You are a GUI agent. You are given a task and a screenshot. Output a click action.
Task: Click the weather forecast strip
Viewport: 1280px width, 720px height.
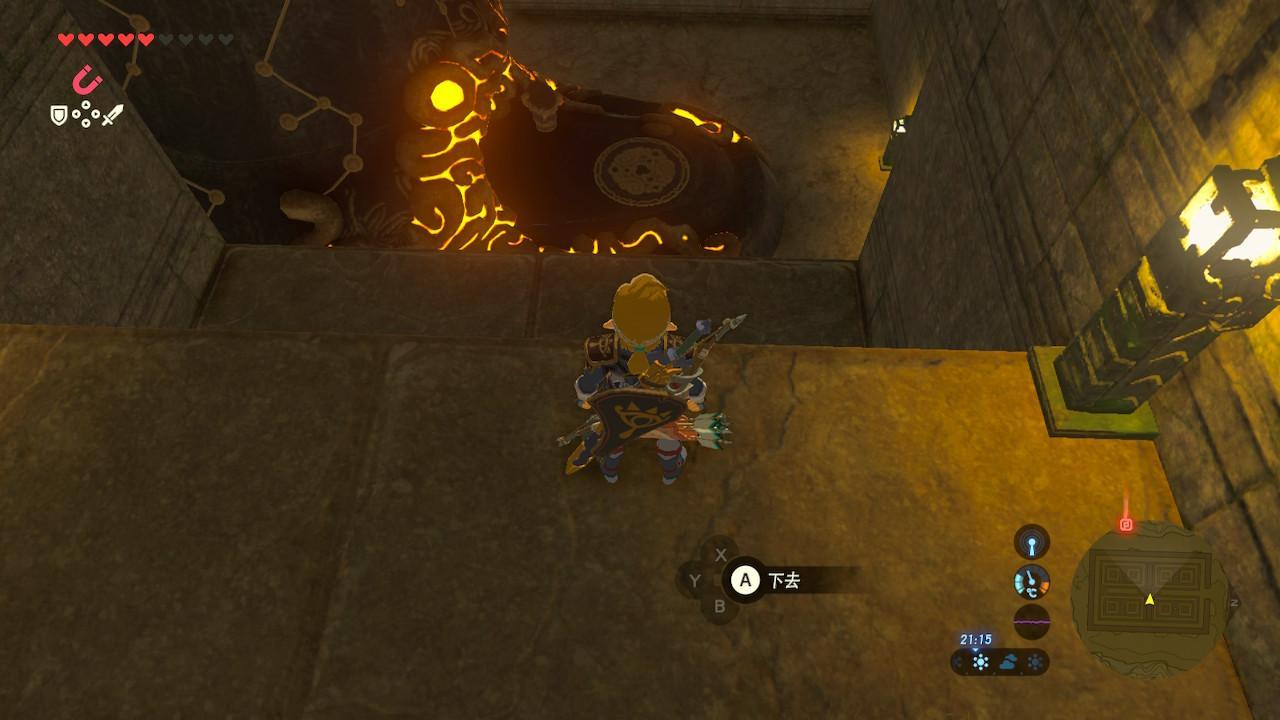point(1000,661)
